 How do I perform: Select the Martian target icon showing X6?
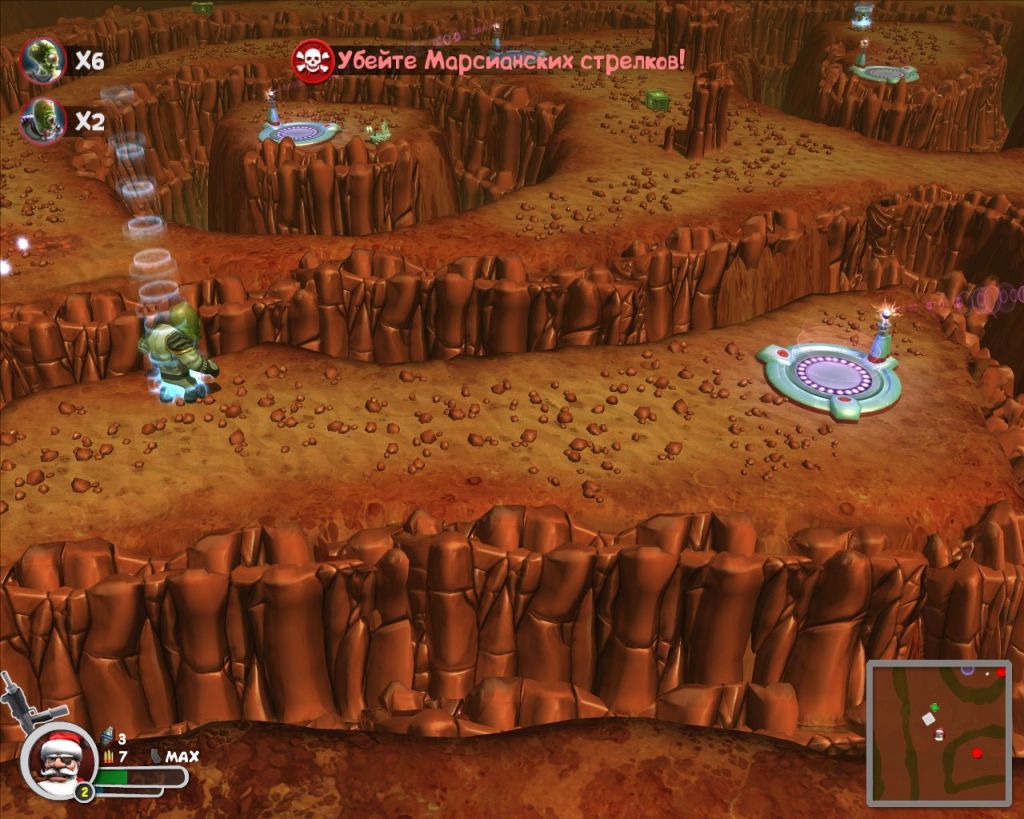(42, 61)
